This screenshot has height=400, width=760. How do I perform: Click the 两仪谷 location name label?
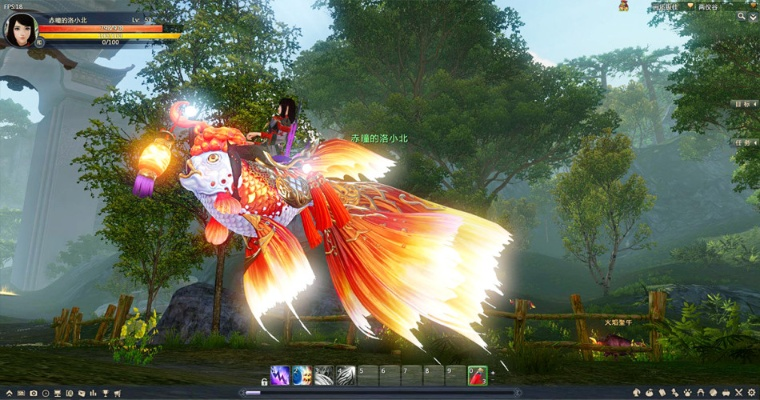710,6
